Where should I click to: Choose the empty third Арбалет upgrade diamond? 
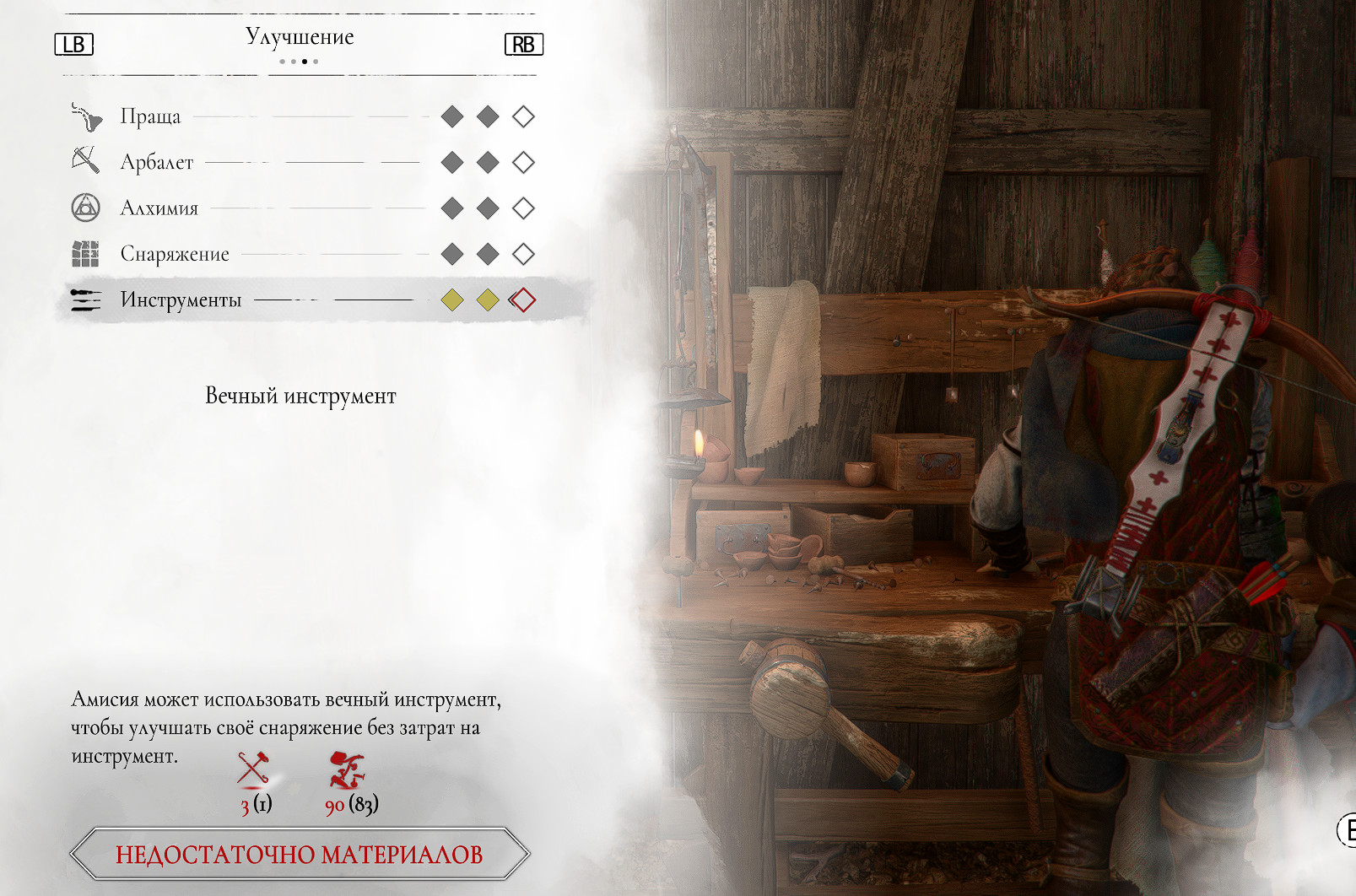523,162
